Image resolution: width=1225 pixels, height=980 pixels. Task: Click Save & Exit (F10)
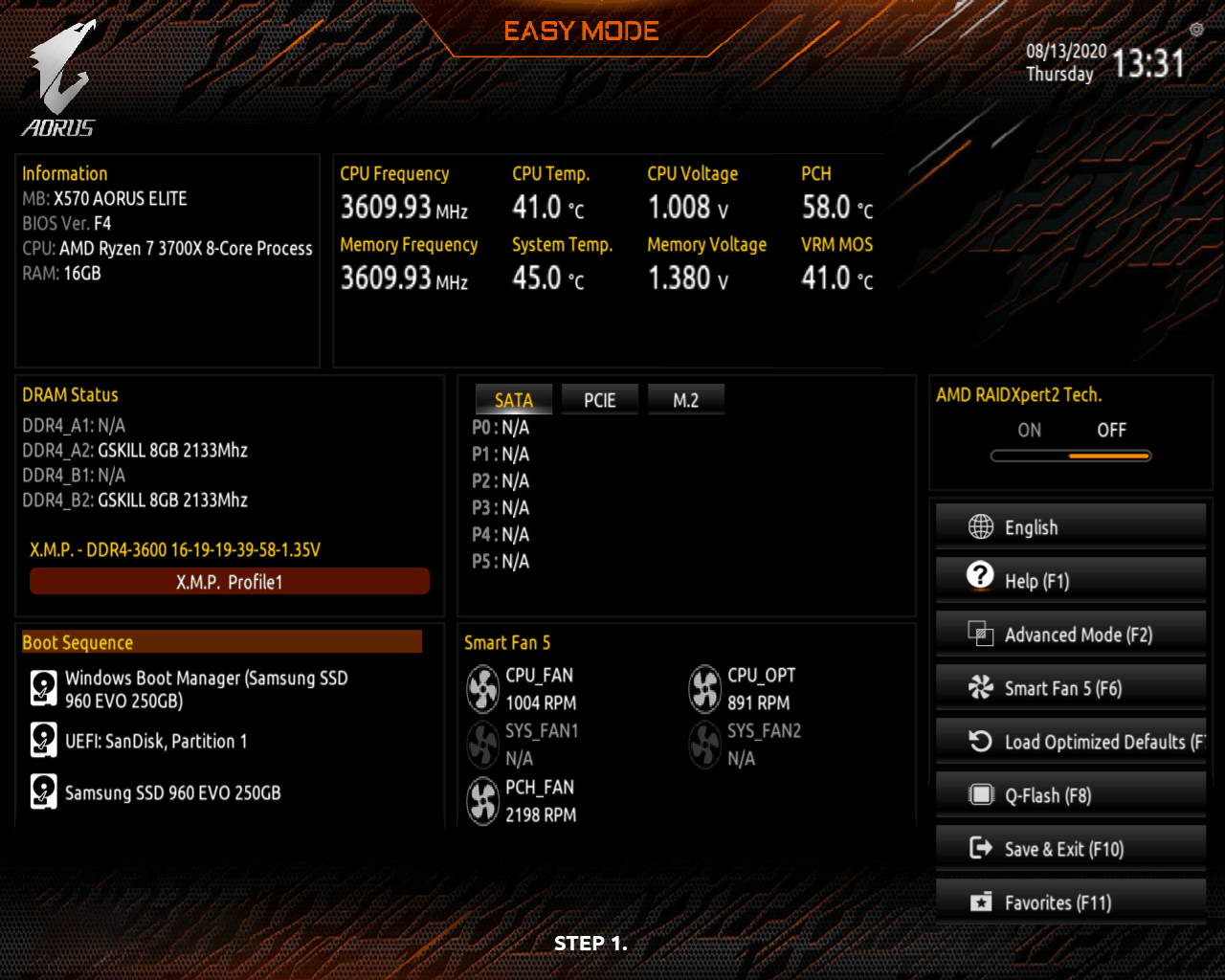click(1070, 849)
